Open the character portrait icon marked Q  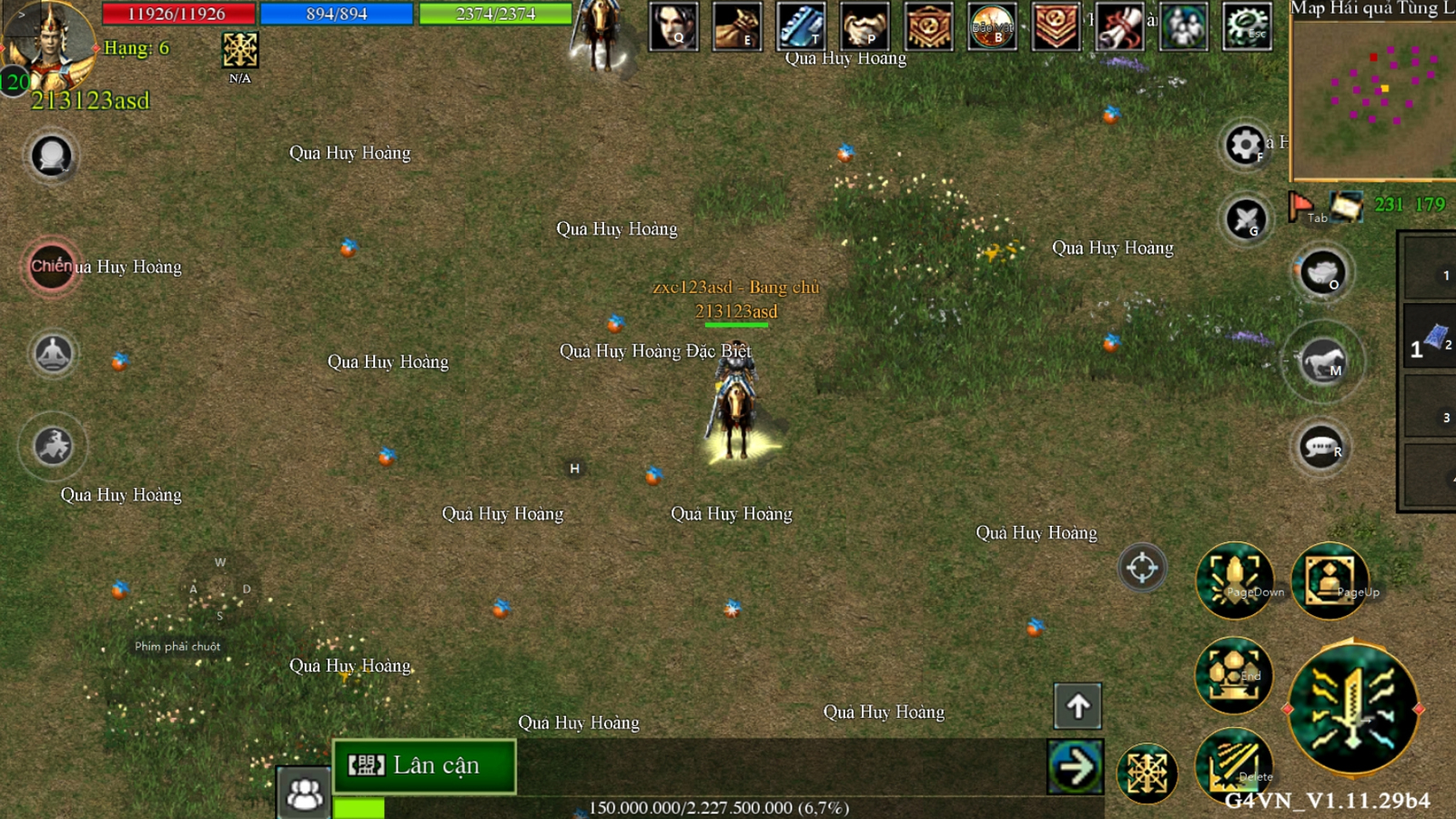[673, 26]
